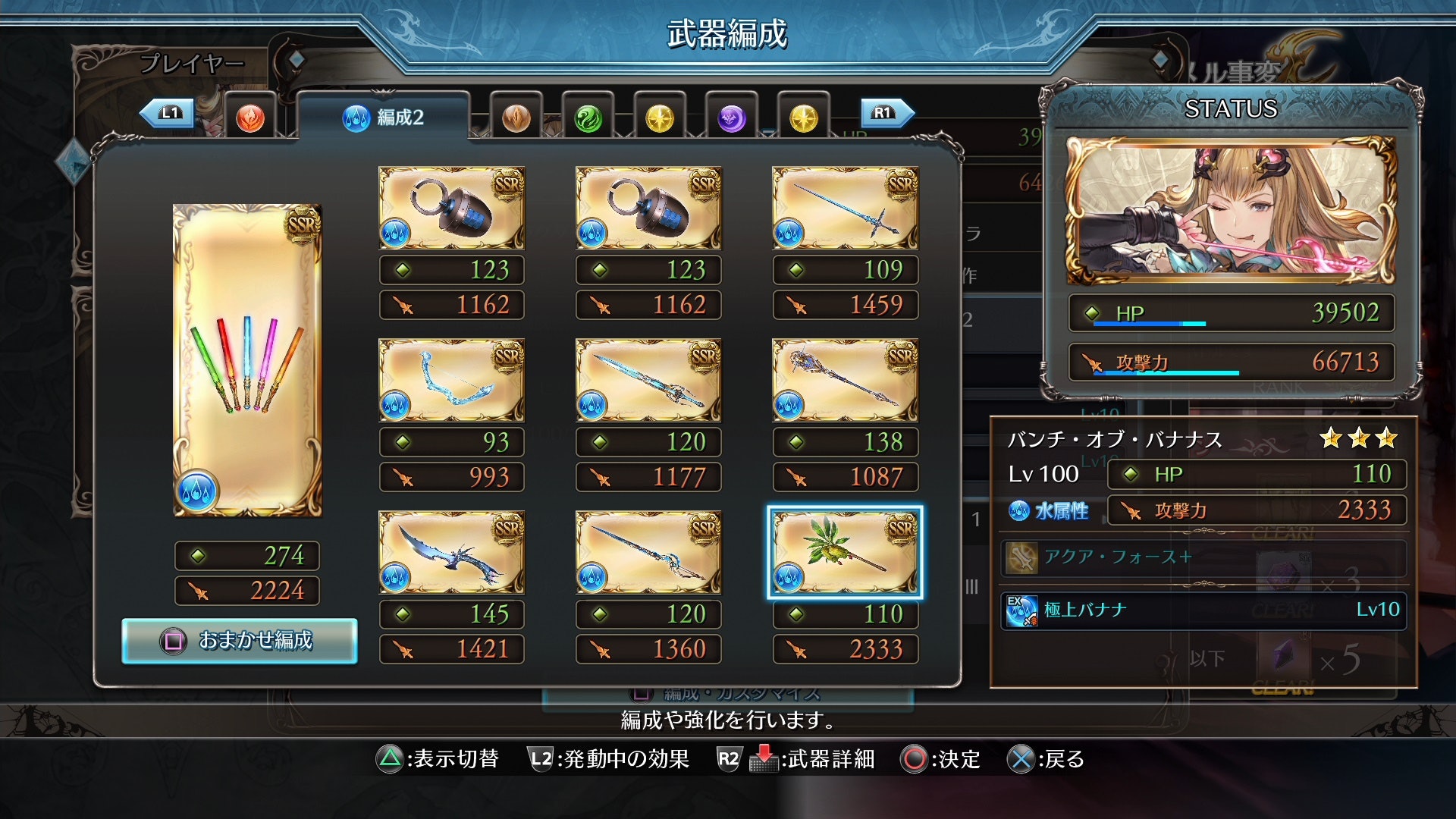This screenshot has height=819, width=1456.
Task: Choose the curved dark blade weapon slot
Action: [x=451, y=552]
